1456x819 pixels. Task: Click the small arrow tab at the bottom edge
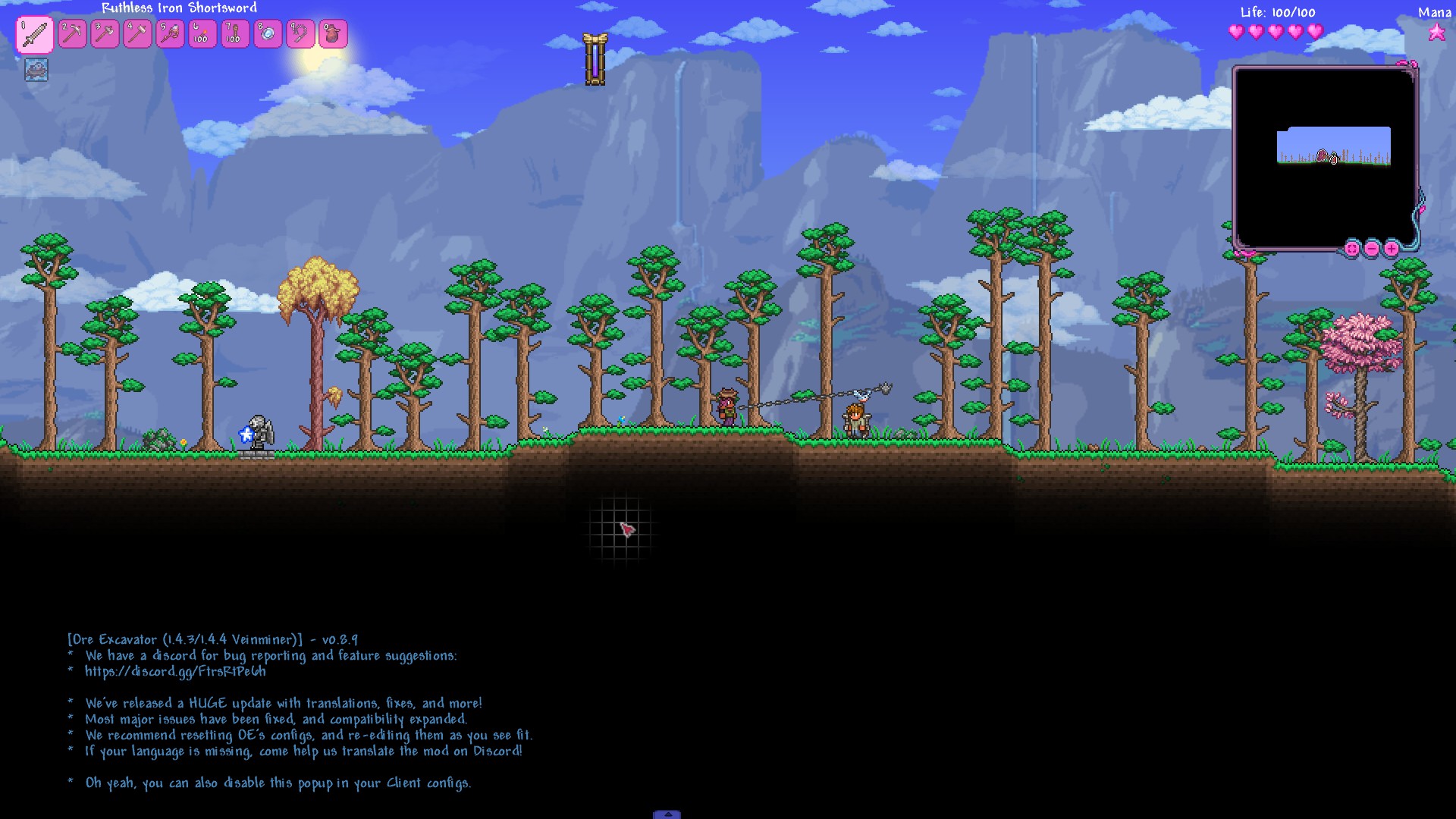tap(667, 814)
